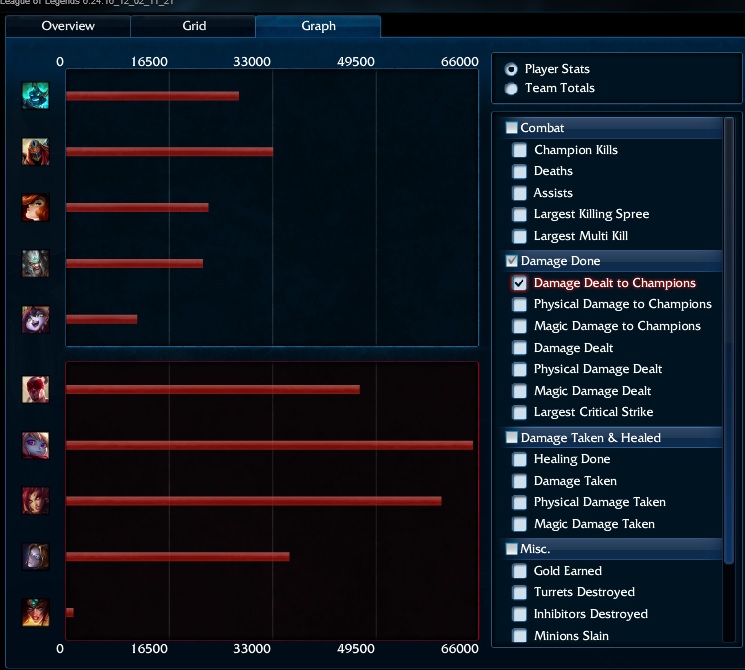Check the Healing Done box

[519, 459]
